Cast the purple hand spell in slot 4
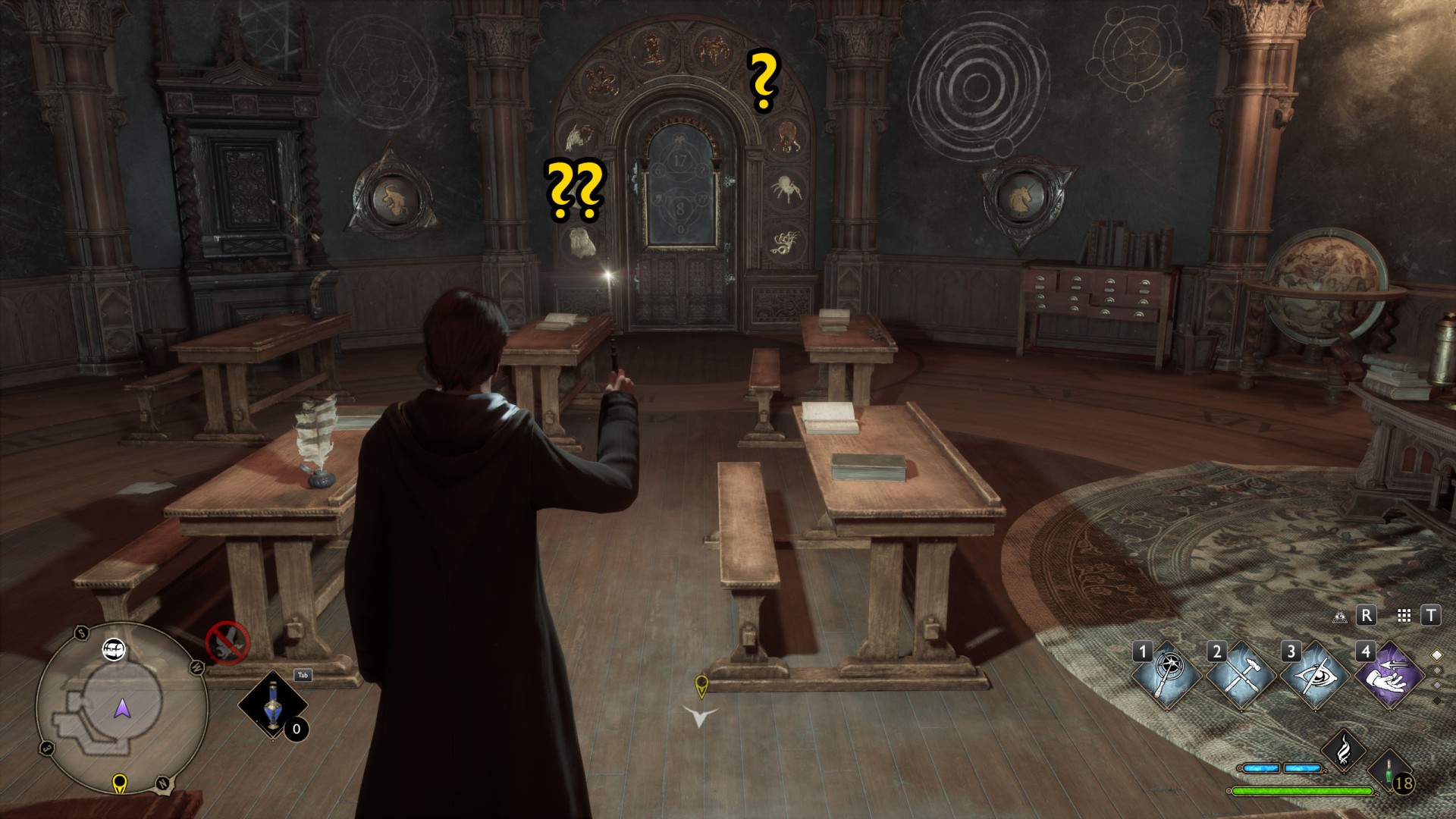The image size is (1456, 819). point(1390,674)
